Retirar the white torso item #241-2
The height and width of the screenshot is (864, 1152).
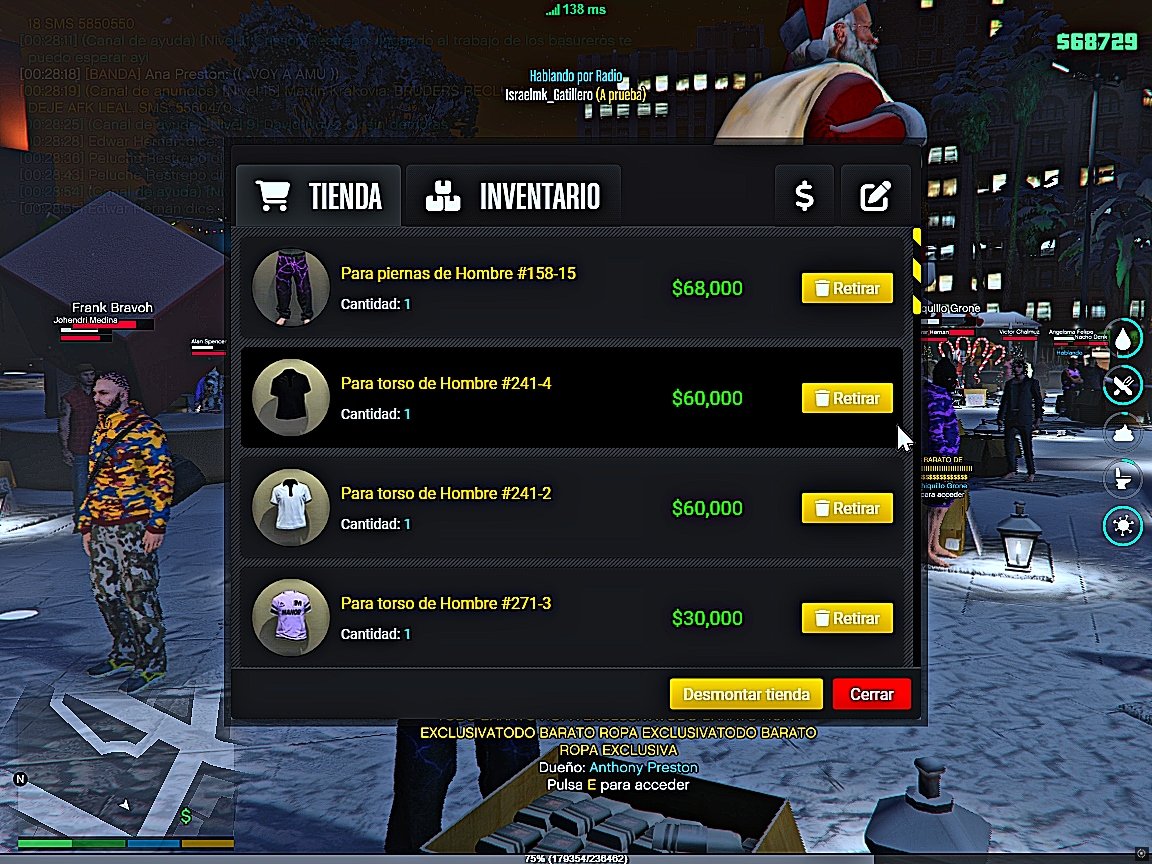click(x=846, y=508)
